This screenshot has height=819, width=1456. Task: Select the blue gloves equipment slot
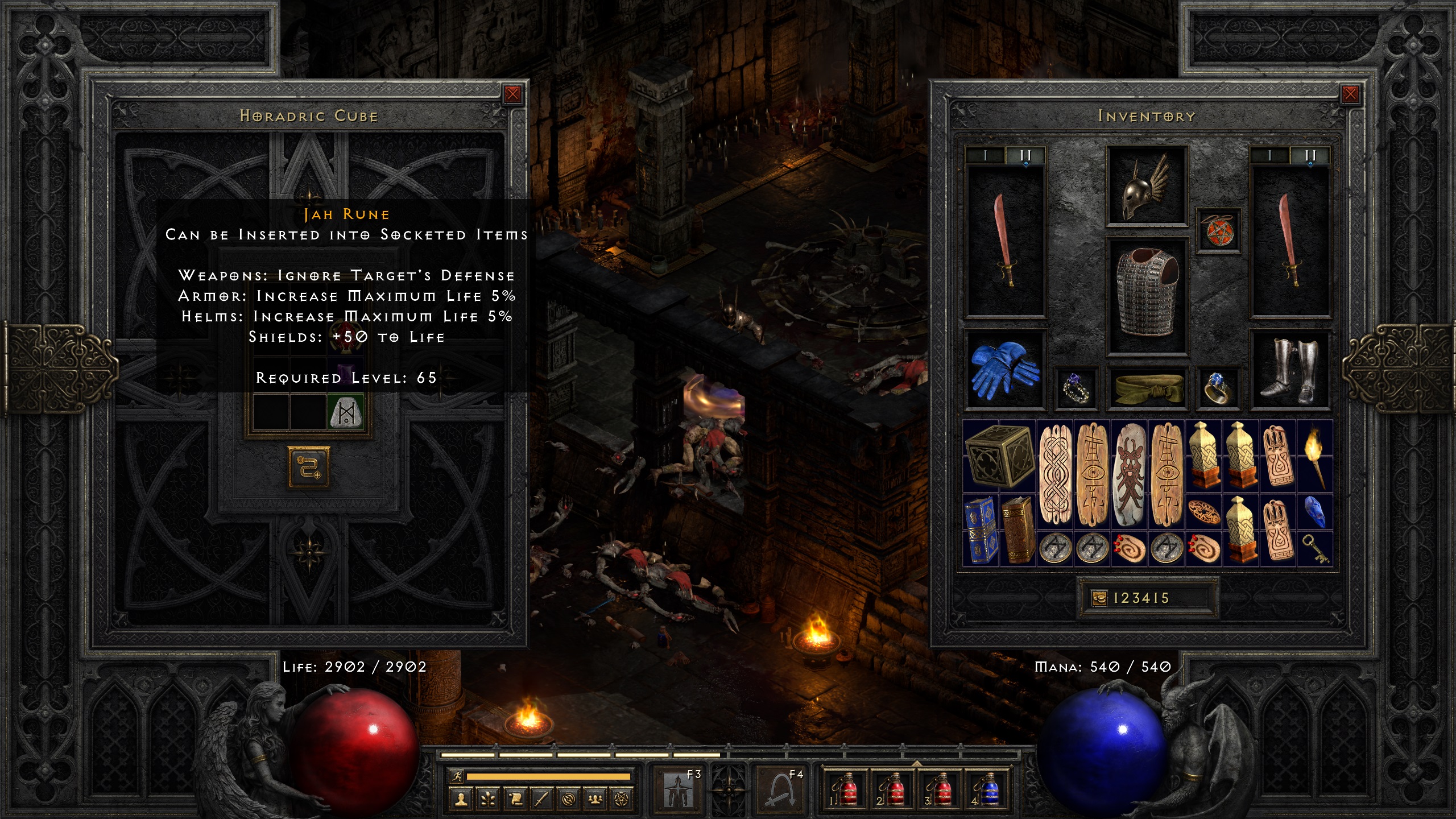pos(1004,370)
